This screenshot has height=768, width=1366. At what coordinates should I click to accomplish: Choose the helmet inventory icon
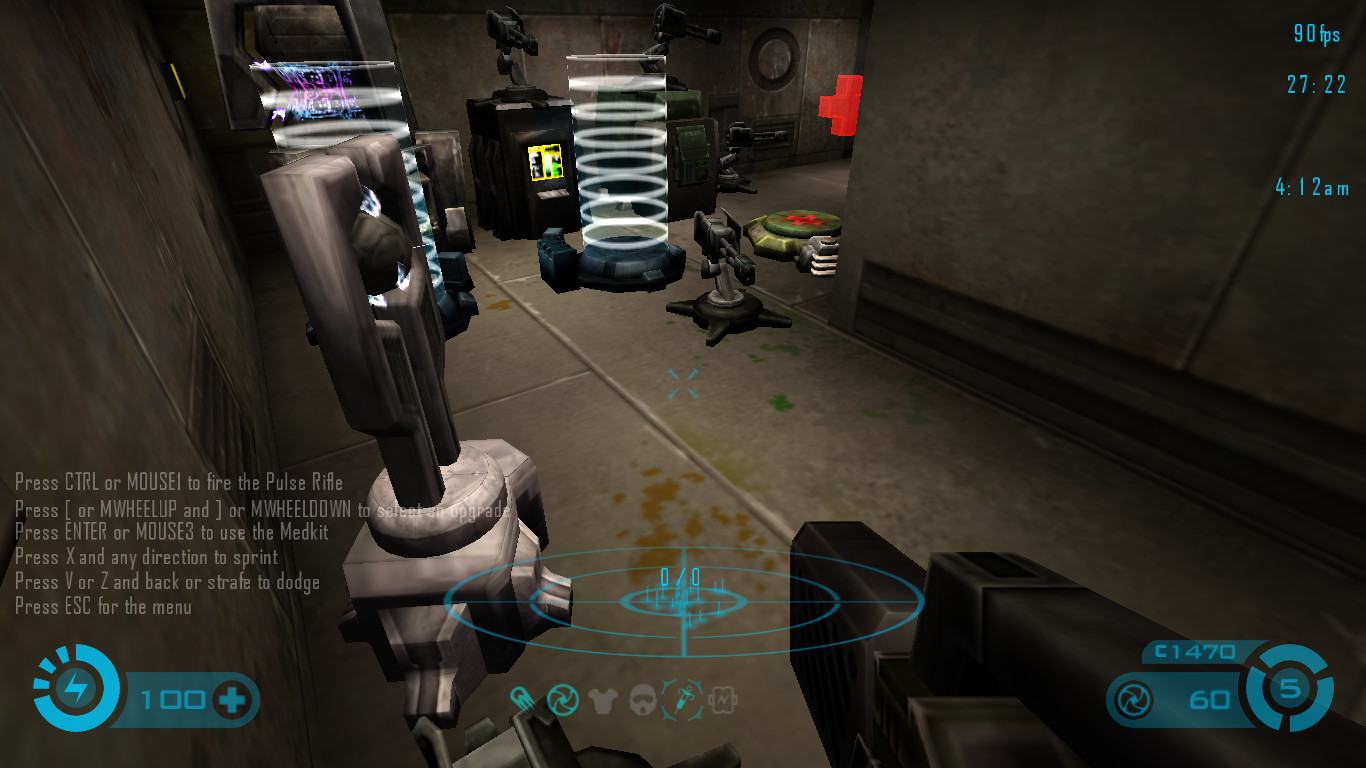[x=643, y=700]
